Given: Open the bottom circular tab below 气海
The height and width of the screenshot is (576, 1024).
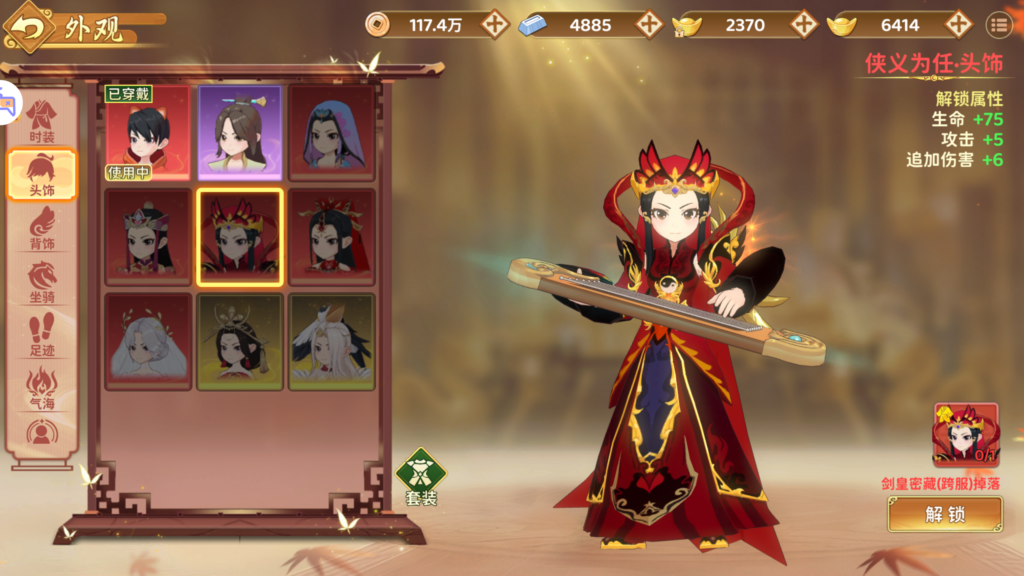Looking at the screenshot, I should [42, 432].
